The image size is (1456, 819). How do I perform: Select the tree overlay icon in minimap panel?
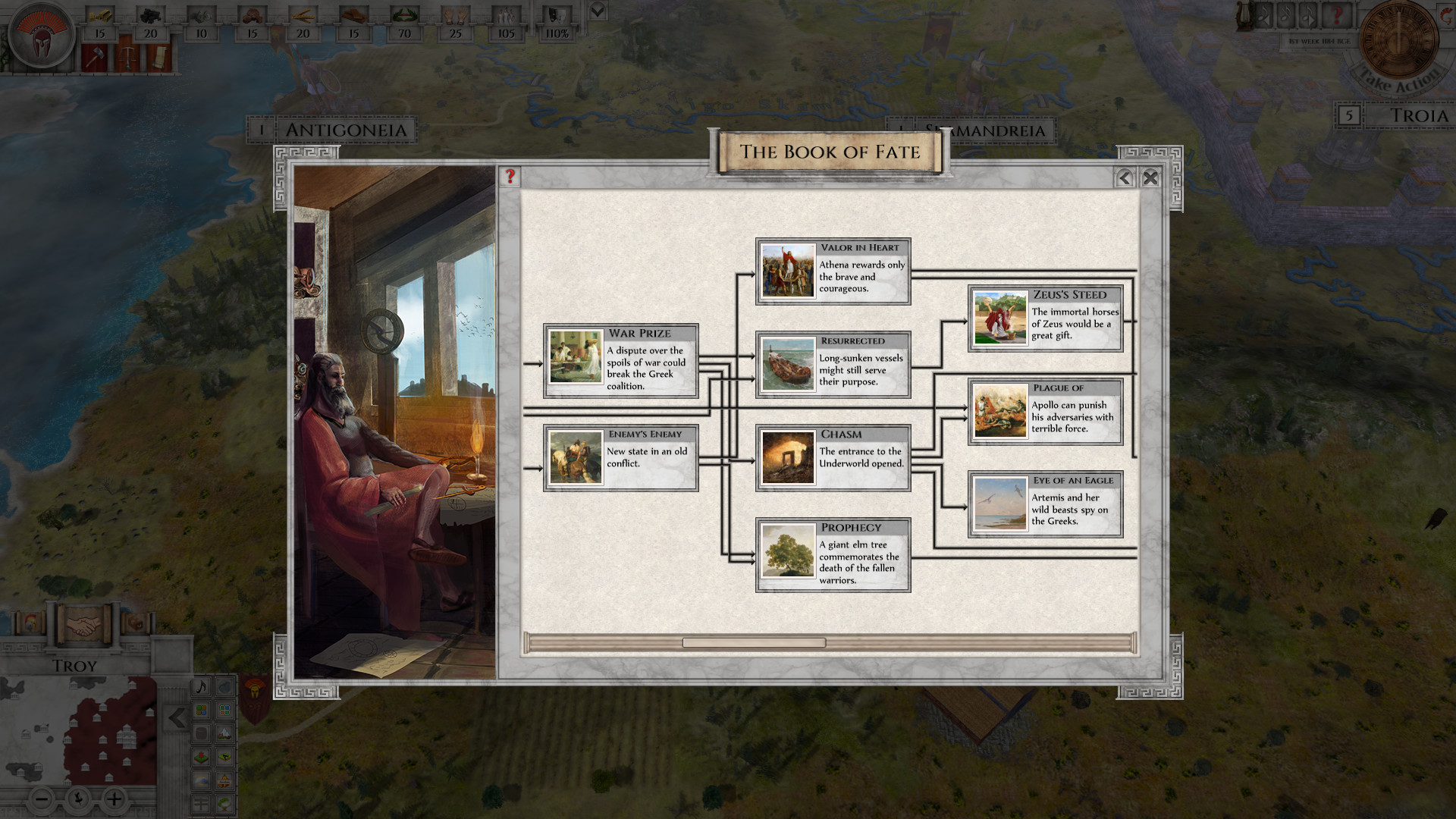[x=224, y=803]
